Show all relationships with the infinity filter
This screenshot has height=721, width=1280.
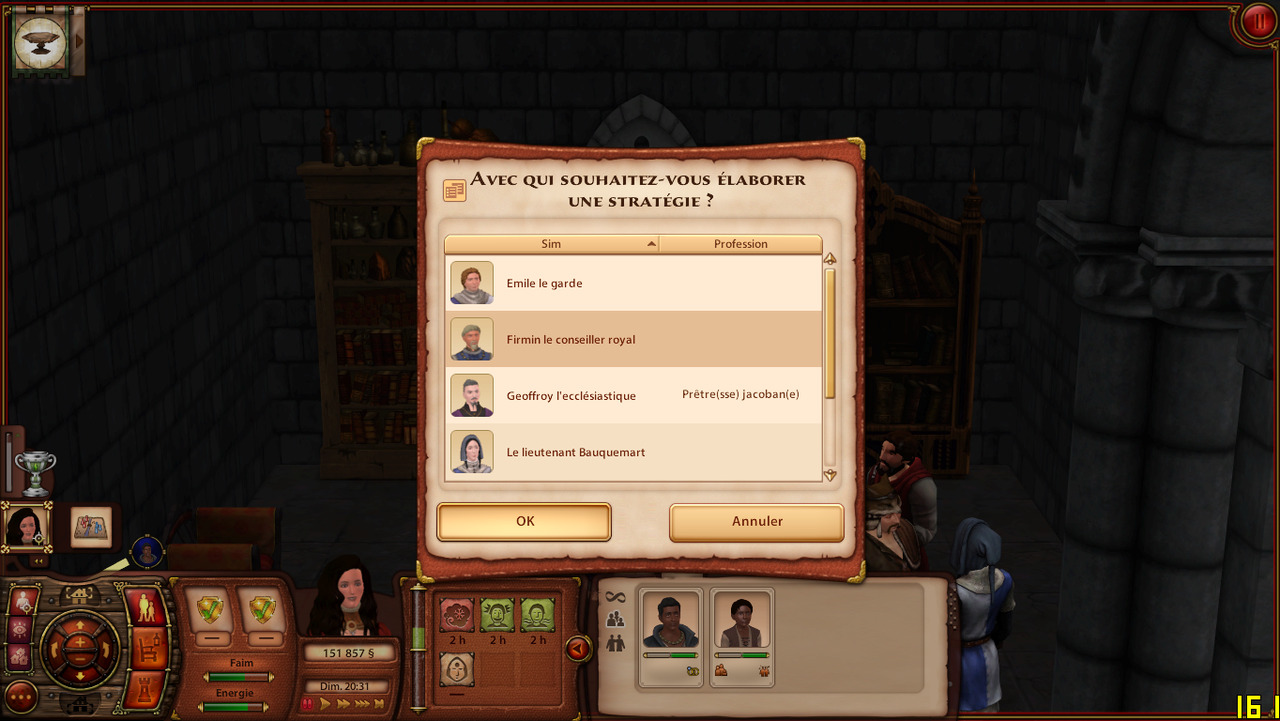615,597
